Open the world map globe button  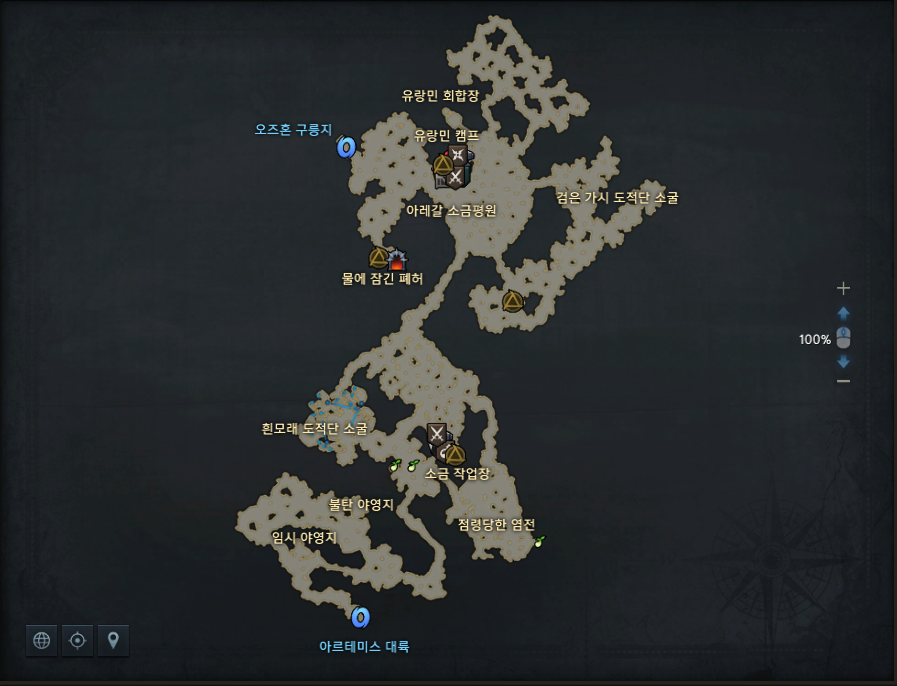point(42,641)
